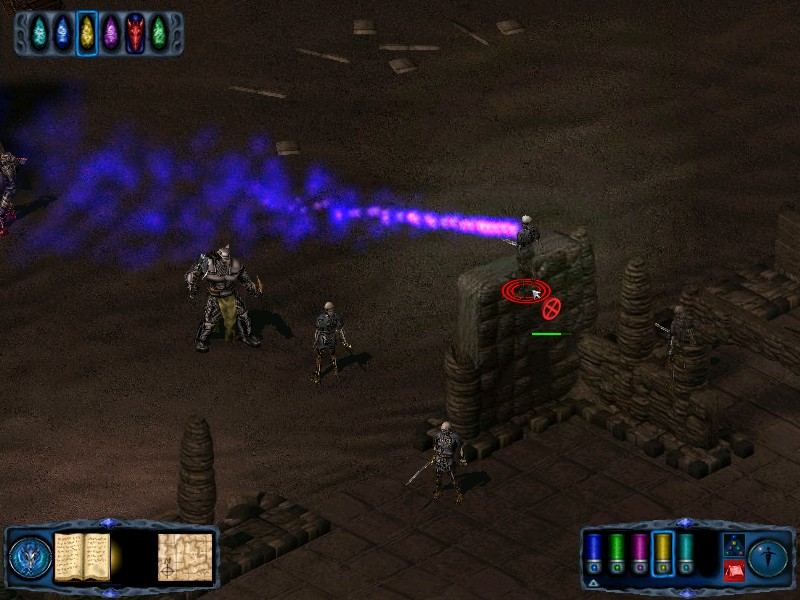Select the blue vial slot

[x=595, y=553]
